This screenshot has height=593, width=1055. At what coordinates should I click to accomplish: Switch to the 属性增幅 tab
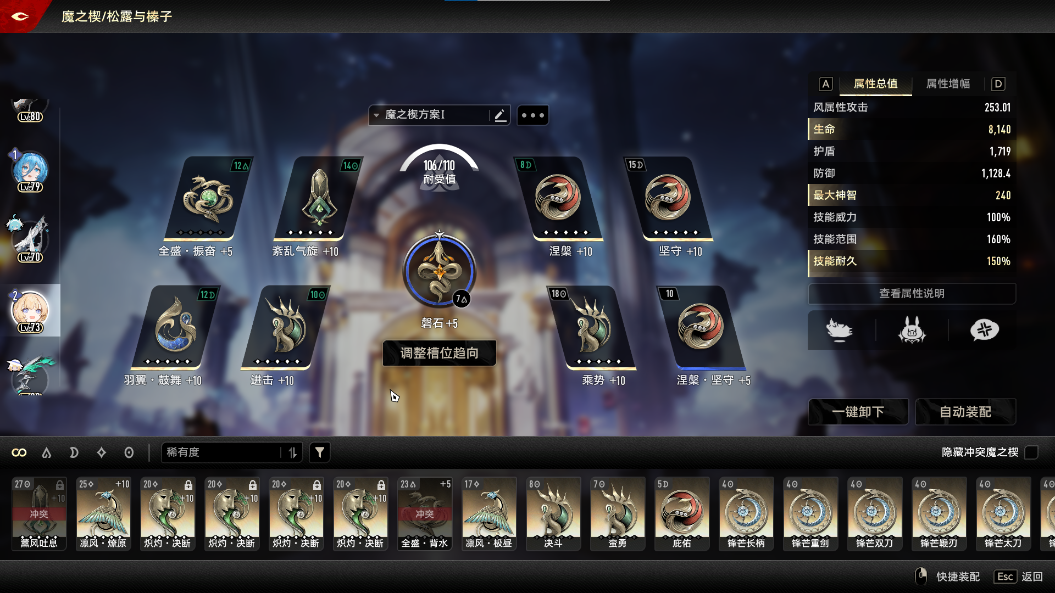[x=947, y=84]
